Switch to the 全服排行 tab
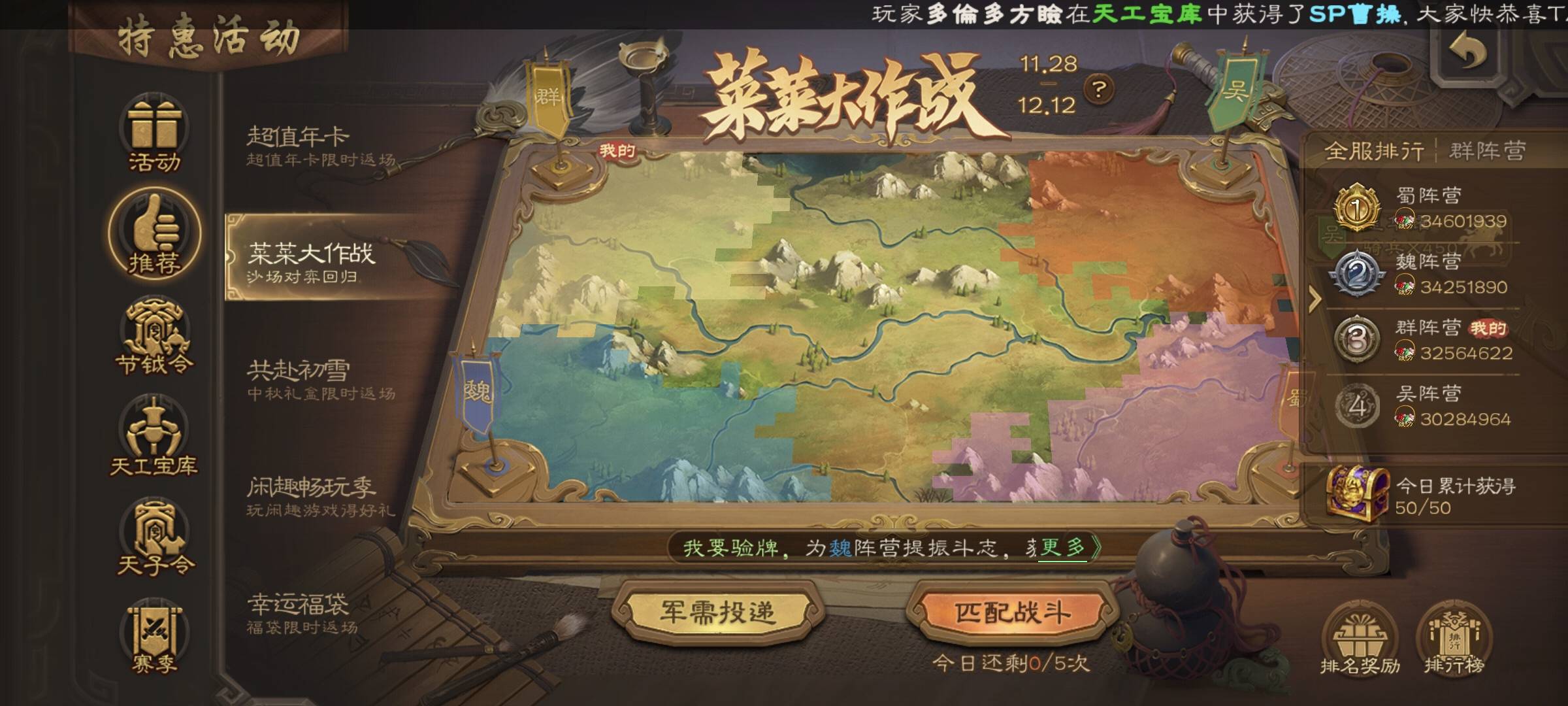 [x=1373, y=152]
